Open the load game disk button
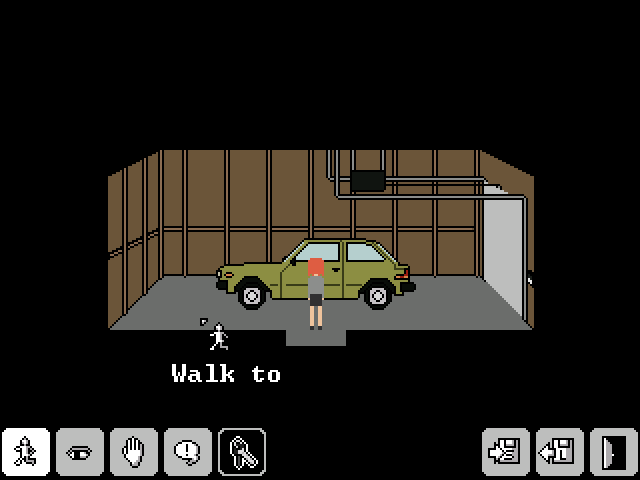640x480 pixels. (x=559, y=451)
